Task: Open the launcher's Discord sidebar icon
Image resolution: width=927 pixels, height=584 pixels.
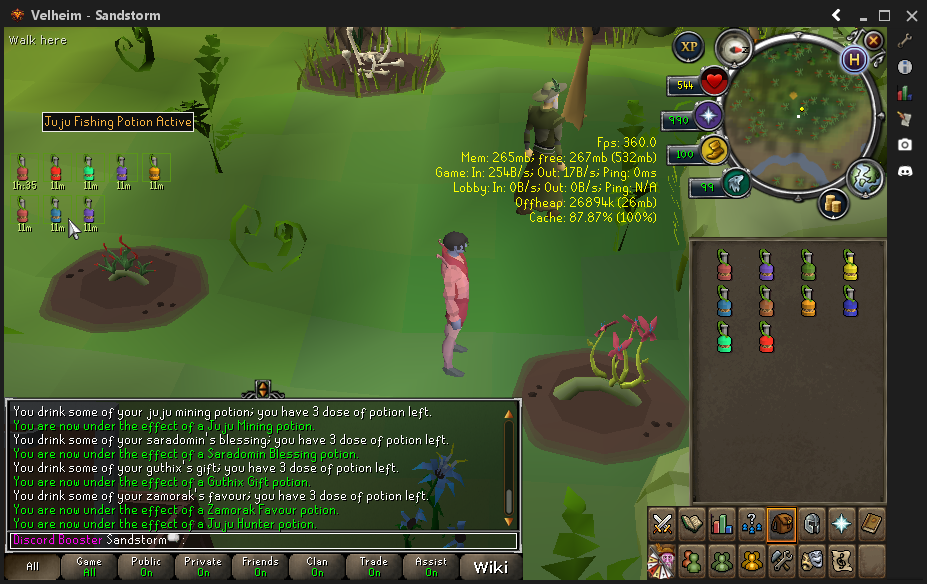Action: point(904,171)
